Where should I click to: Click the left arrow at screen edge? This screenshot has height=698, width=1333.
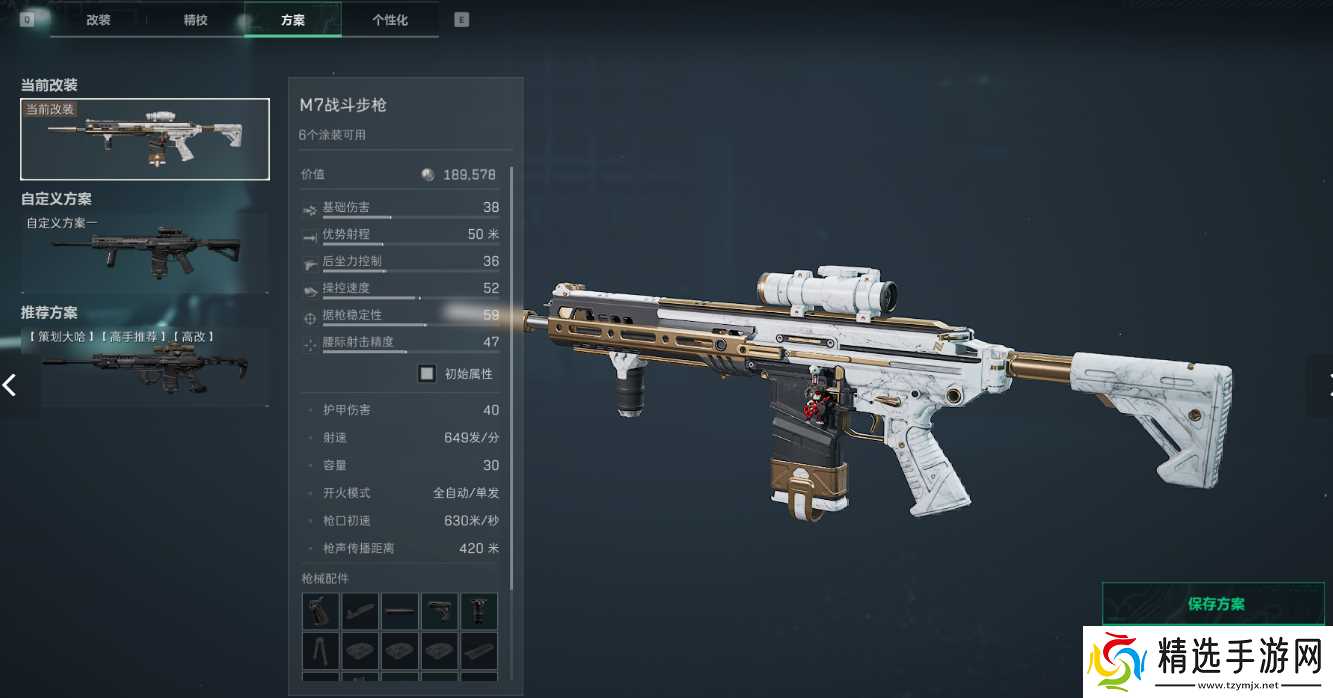(10, 384)
